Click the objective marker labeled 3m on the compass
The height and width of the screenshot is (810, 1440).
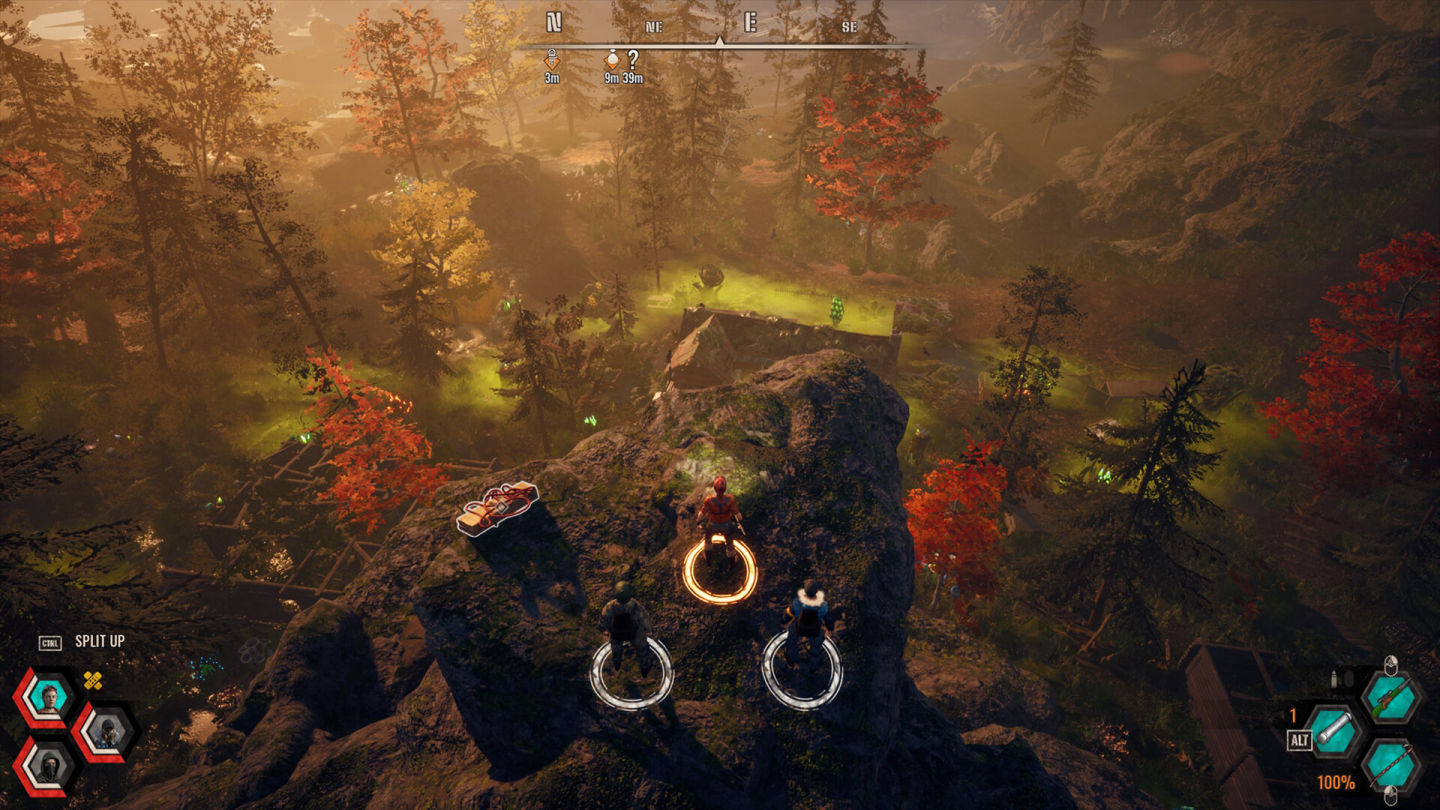(x=553, y=60)
